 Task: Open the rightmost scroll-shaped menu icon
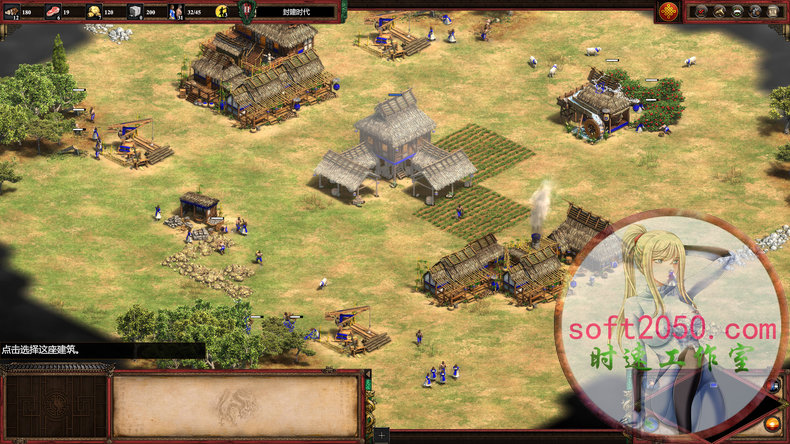pyautogui.click(x=774, y=11)
